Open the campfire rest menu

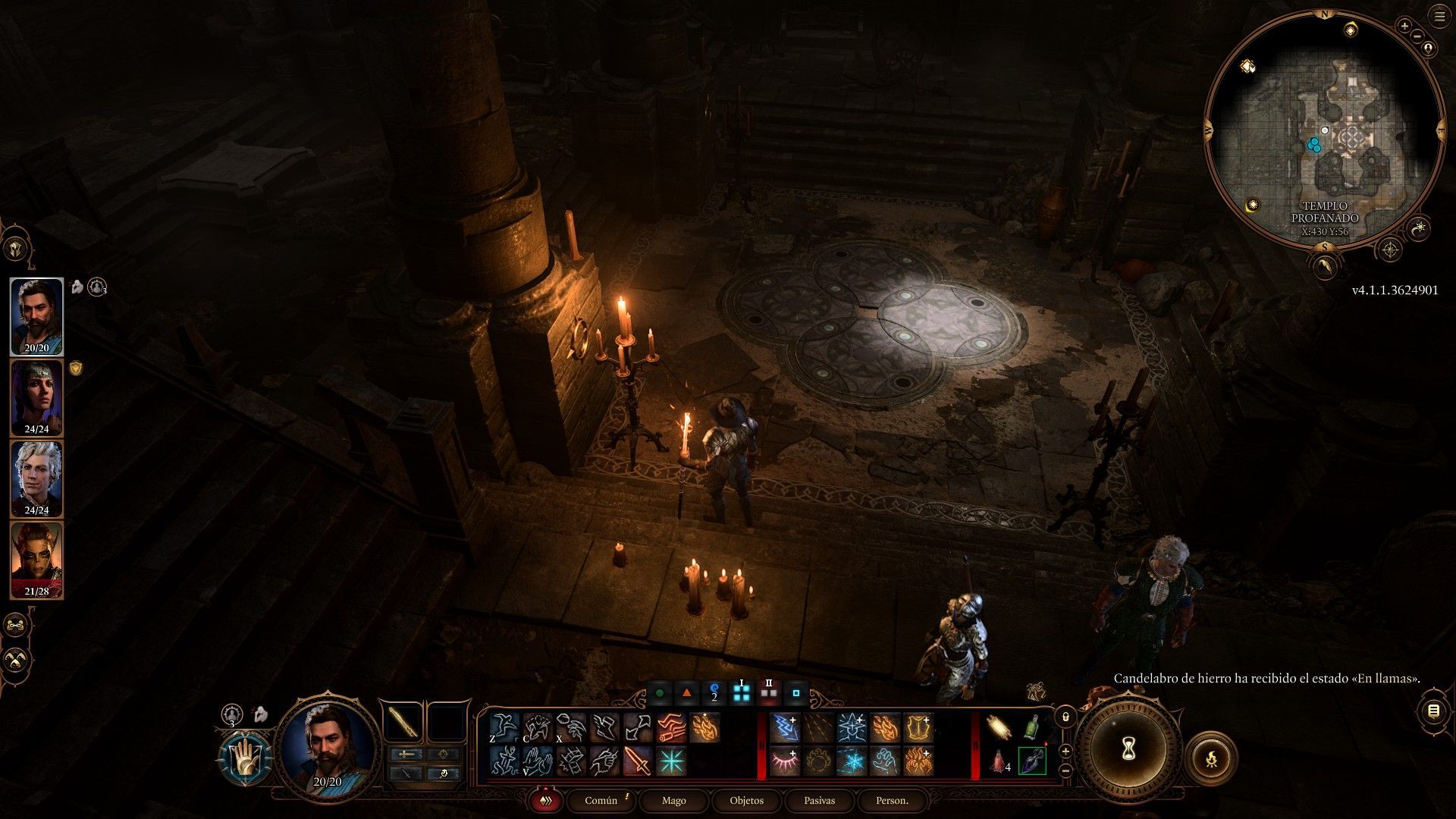coord(1210,758)
